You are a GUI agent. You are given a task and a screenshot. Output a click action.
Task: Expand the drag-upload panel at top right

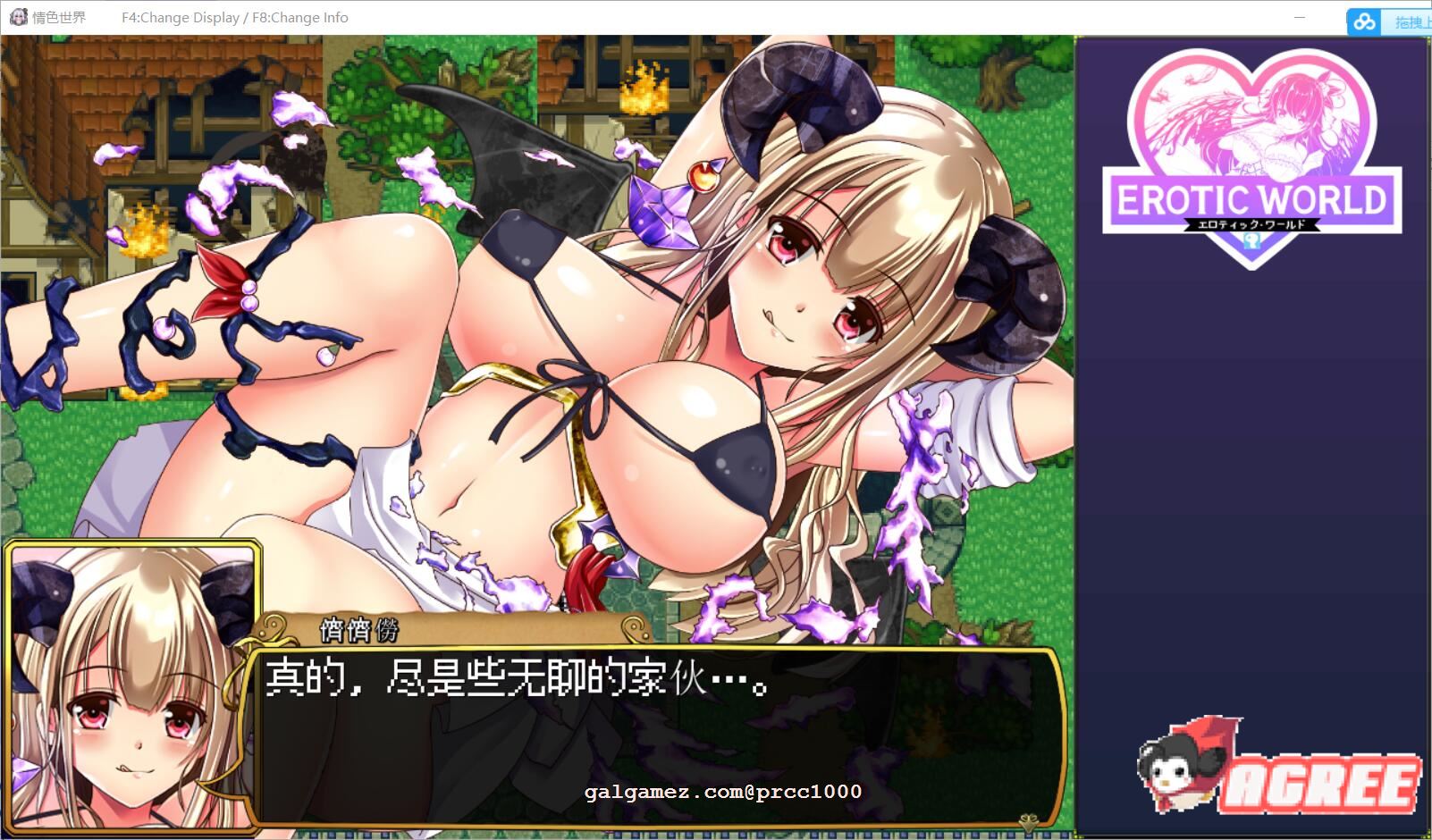pyautogui.click(x=1410, y=21)
